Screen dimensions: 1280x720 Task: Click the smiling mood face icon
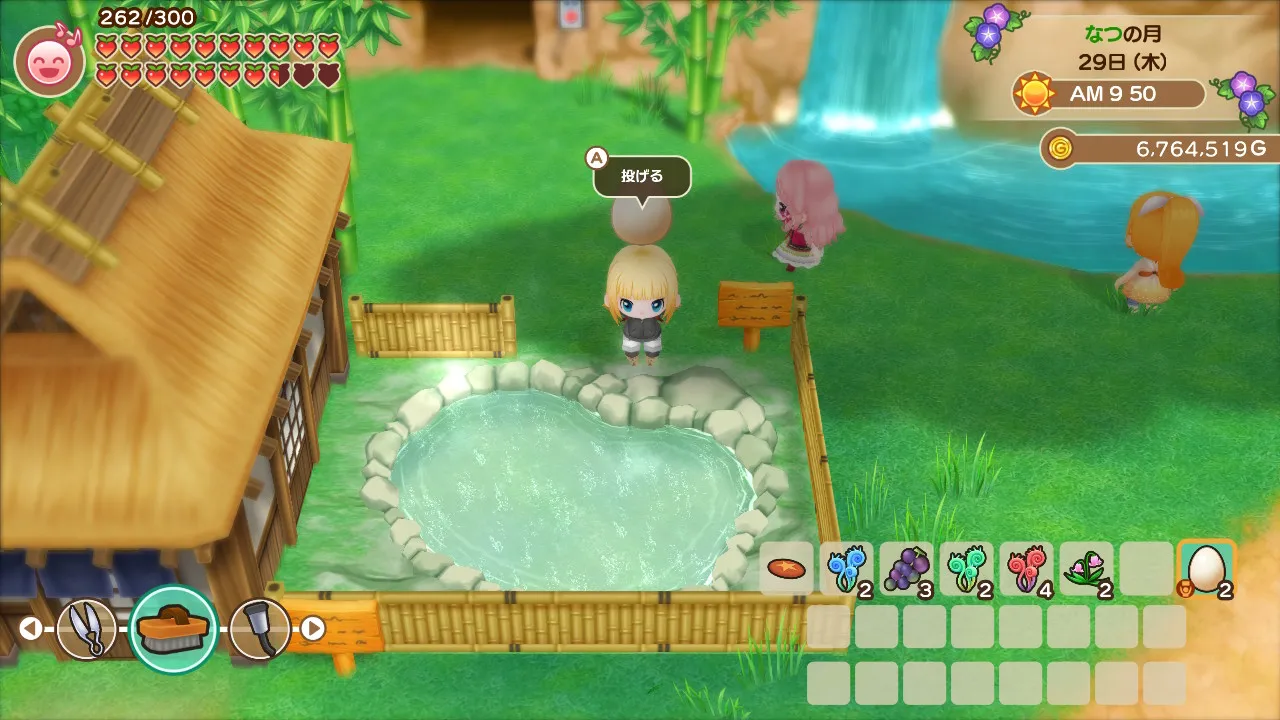pos(49,62)
